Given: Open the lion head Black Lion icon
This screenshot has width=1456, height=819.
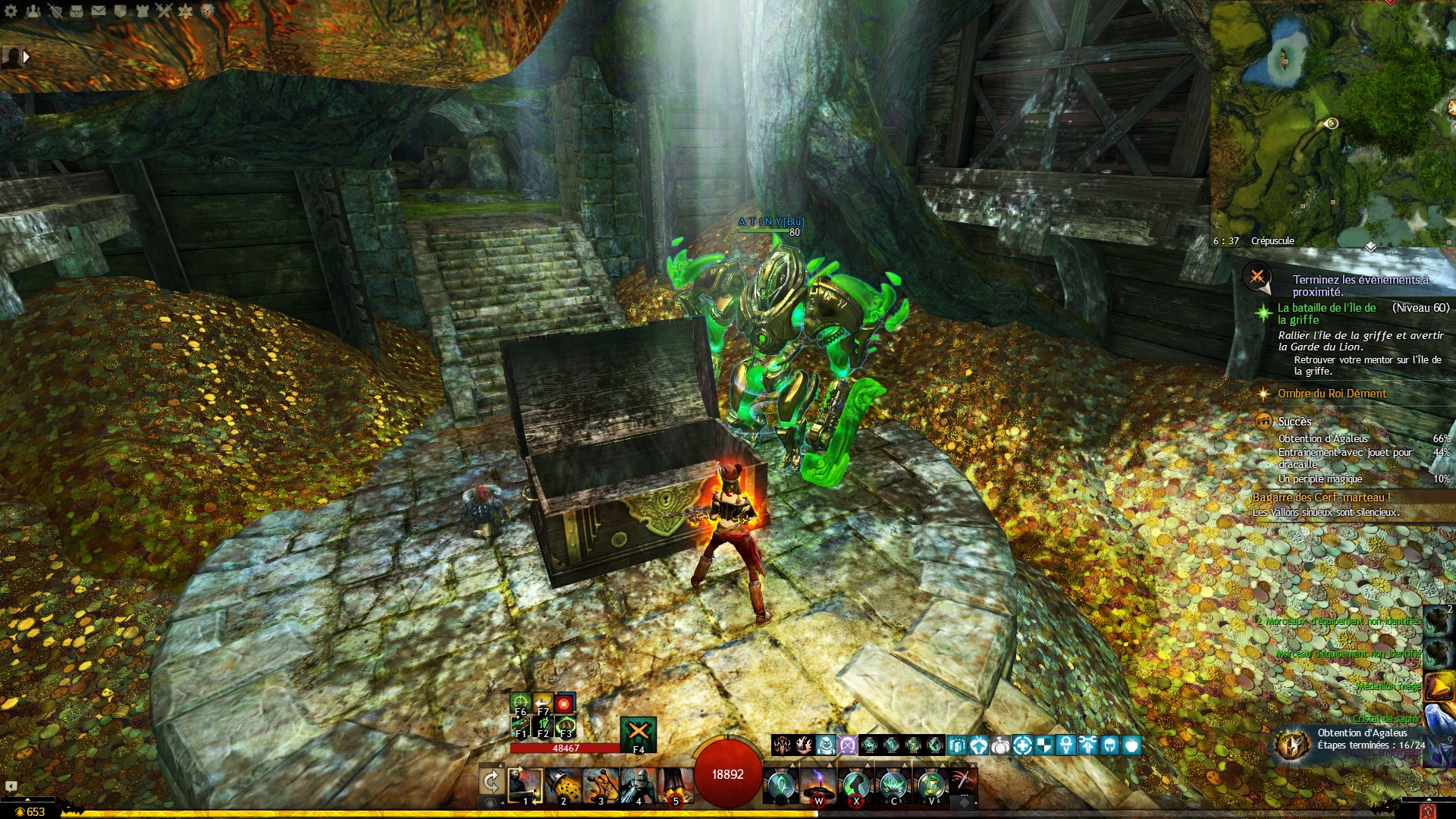Looking at the screenshot, I should point(208,11).
